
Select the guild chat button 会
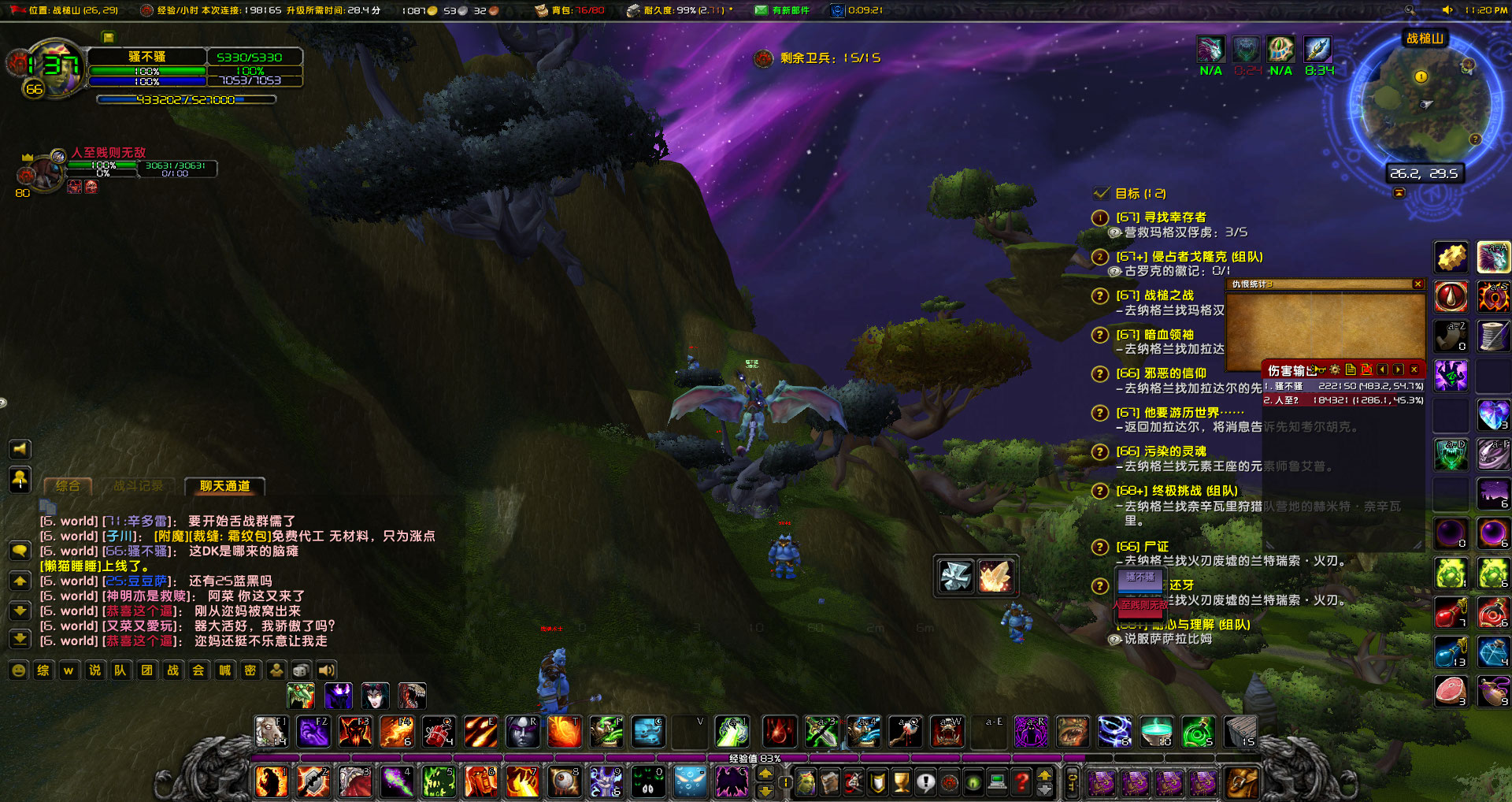tap(198, 670)
